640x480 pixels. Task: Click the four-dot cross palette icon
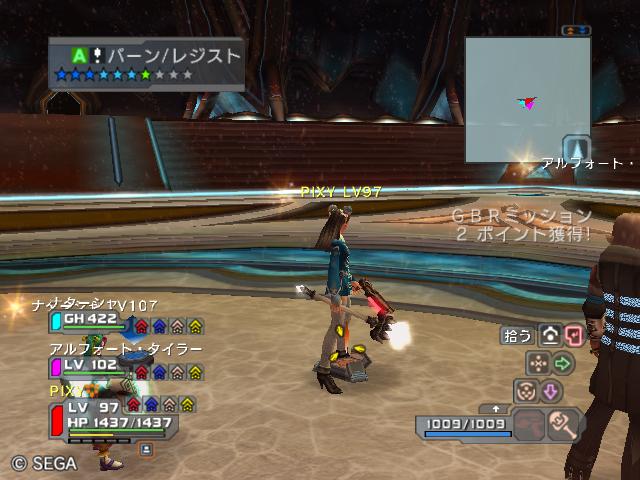(x=537, y=363)
